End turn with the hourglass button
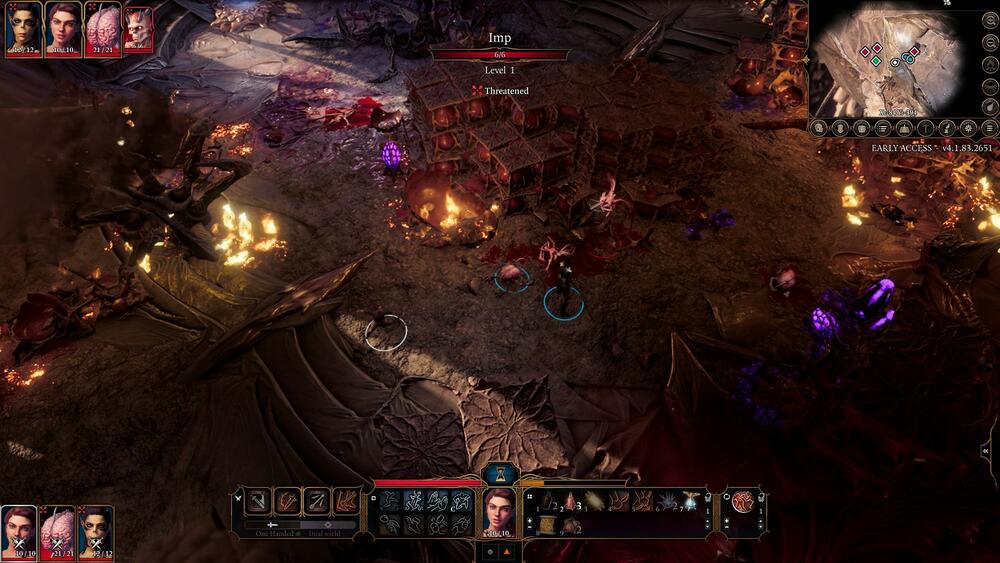Screen dimensions: 1000x563 click(499, 474)
